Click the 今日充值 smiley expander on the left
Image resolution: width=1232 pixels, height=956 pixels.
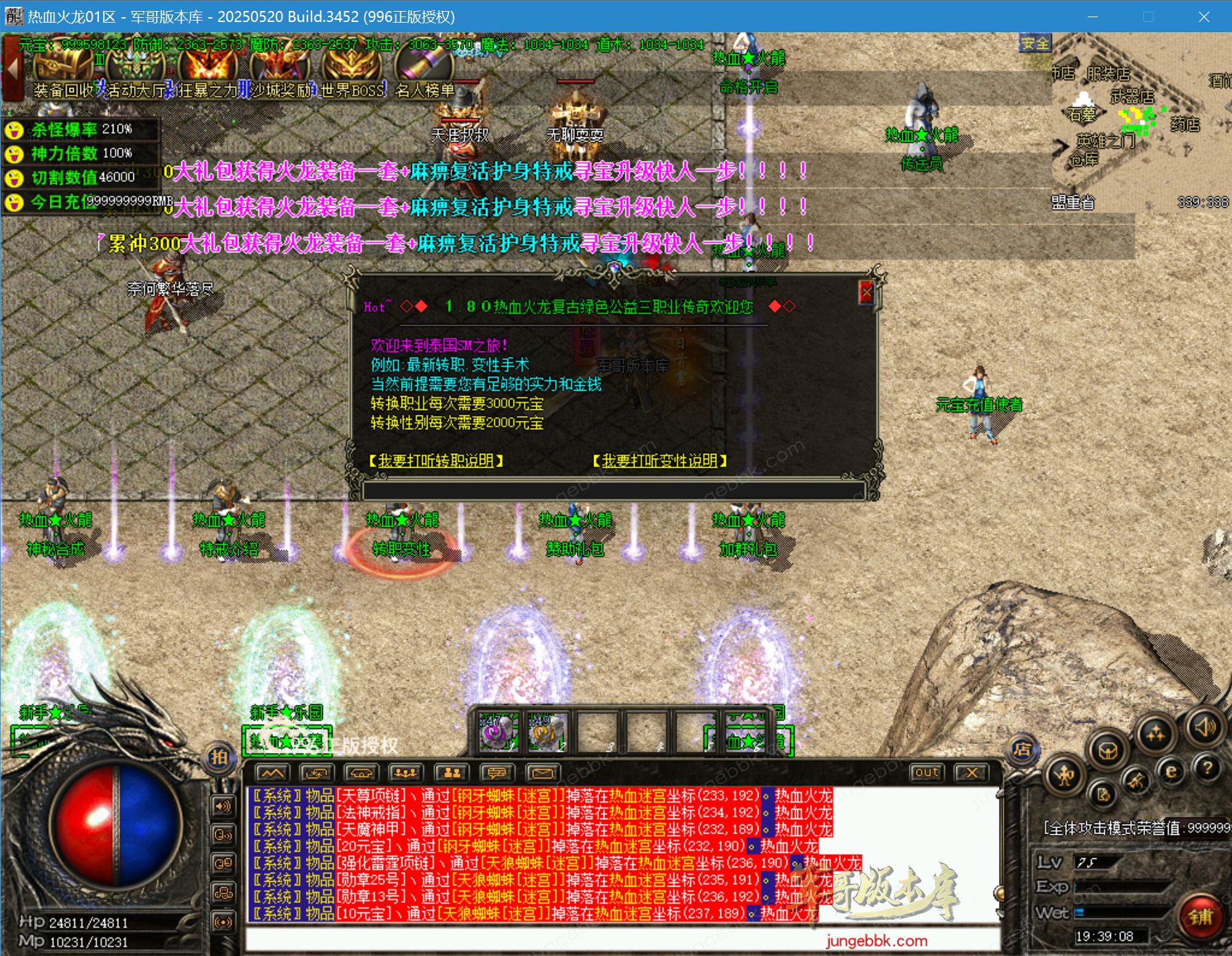14,203
